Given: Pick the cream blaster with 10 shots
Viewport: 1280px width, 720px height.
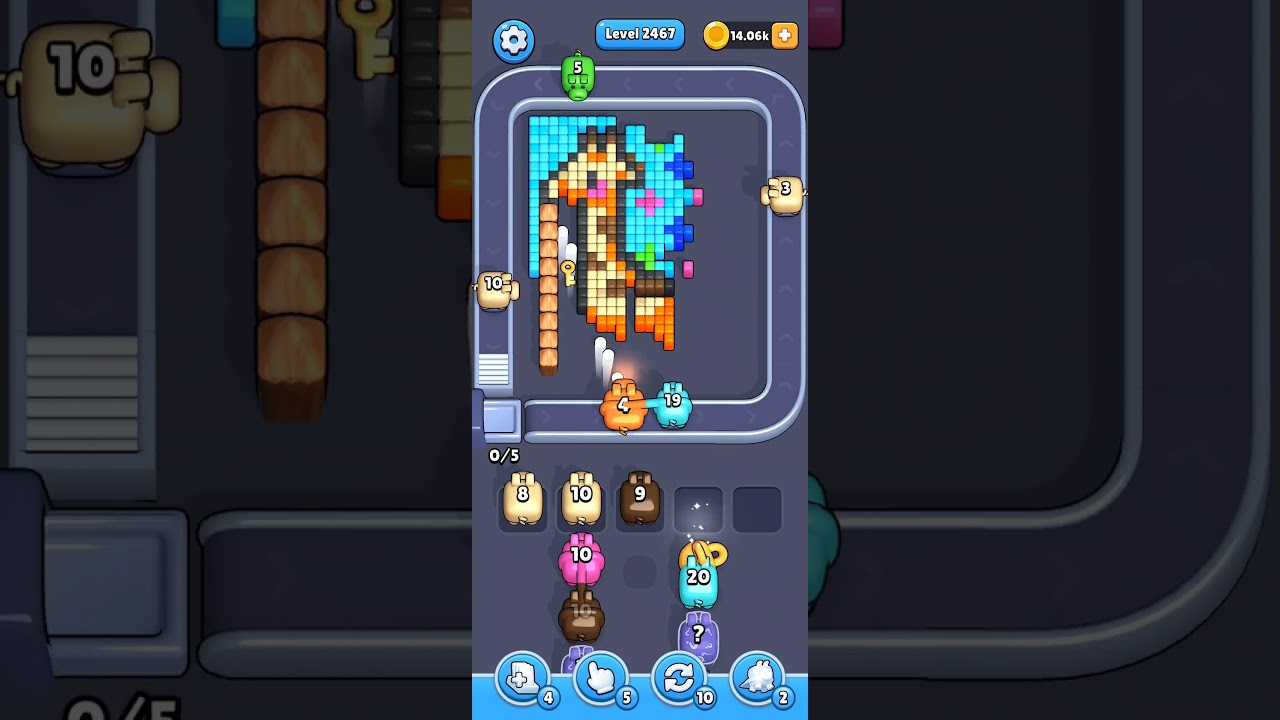Looking at the screenshot, I should [581, 500].
